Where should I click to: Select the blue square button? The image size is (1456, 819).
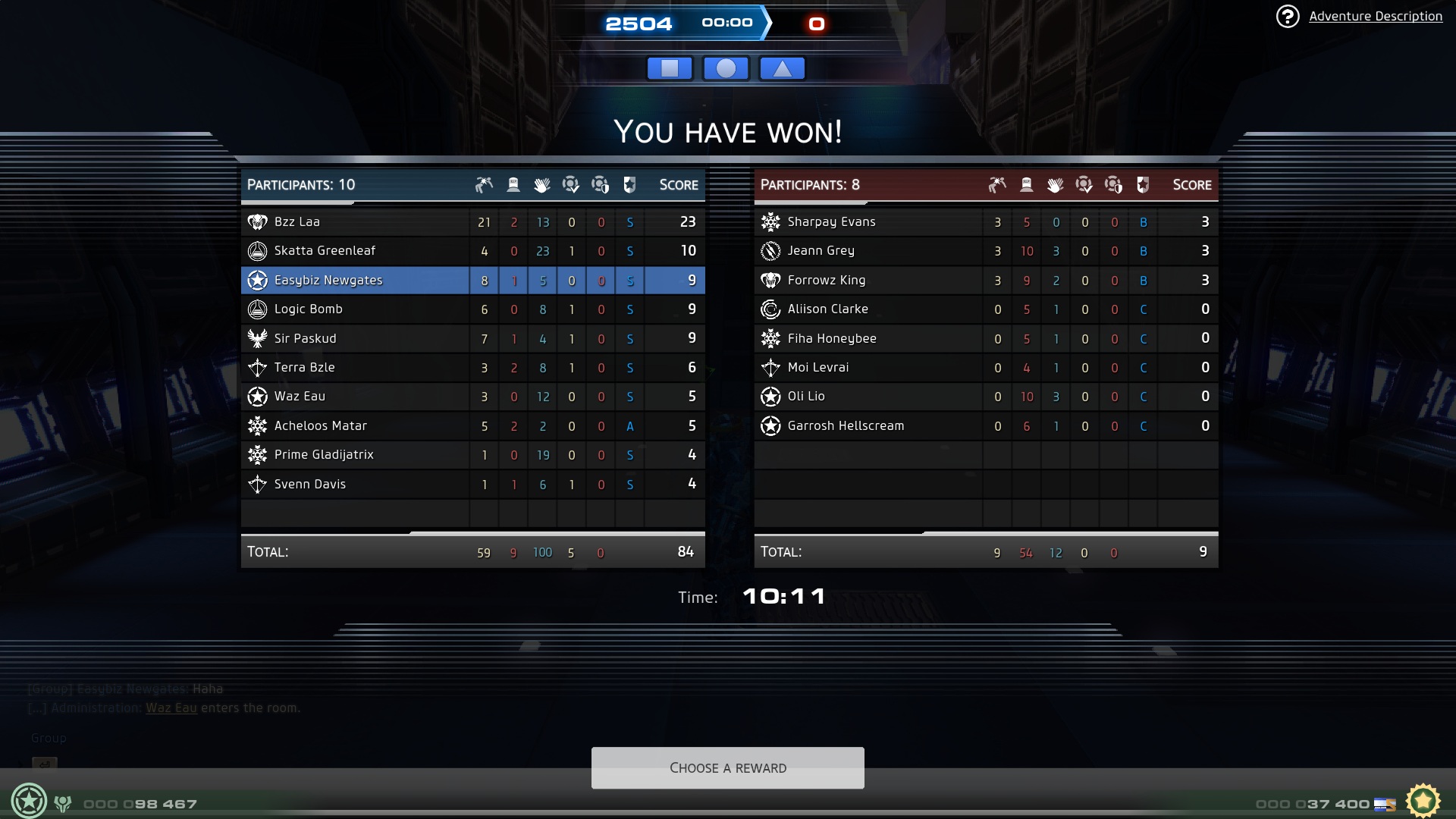[x=670, y=68]
